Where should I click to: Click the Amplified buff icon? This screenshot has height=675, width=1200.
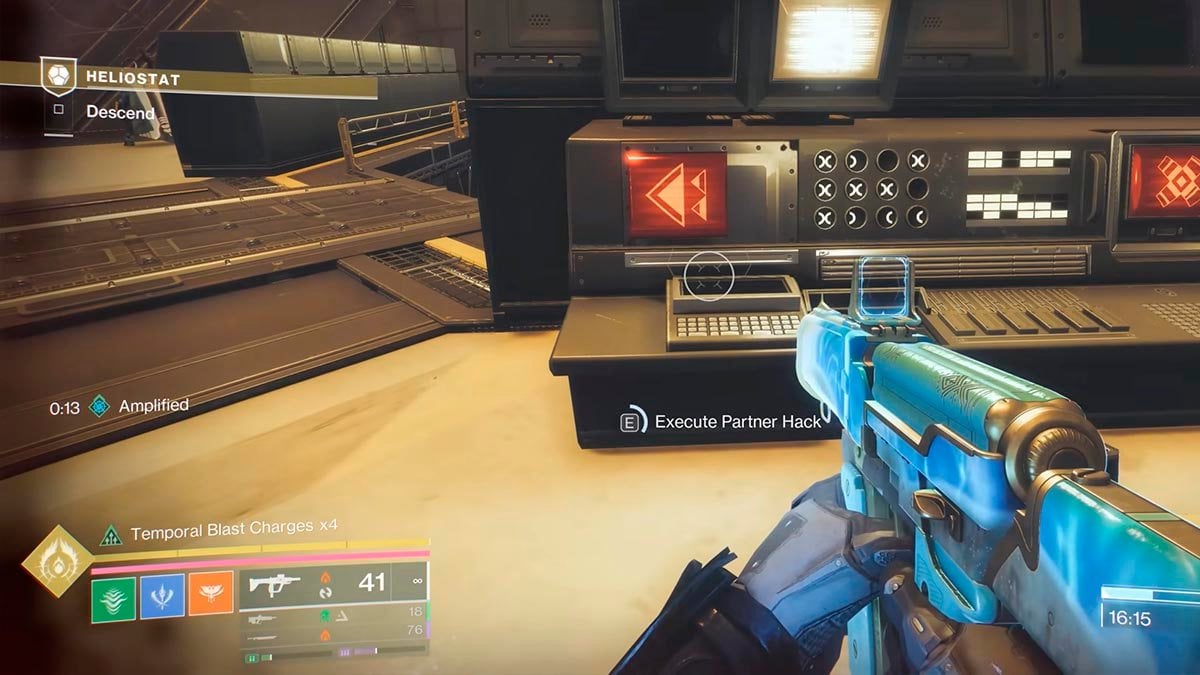coord(99,406)
